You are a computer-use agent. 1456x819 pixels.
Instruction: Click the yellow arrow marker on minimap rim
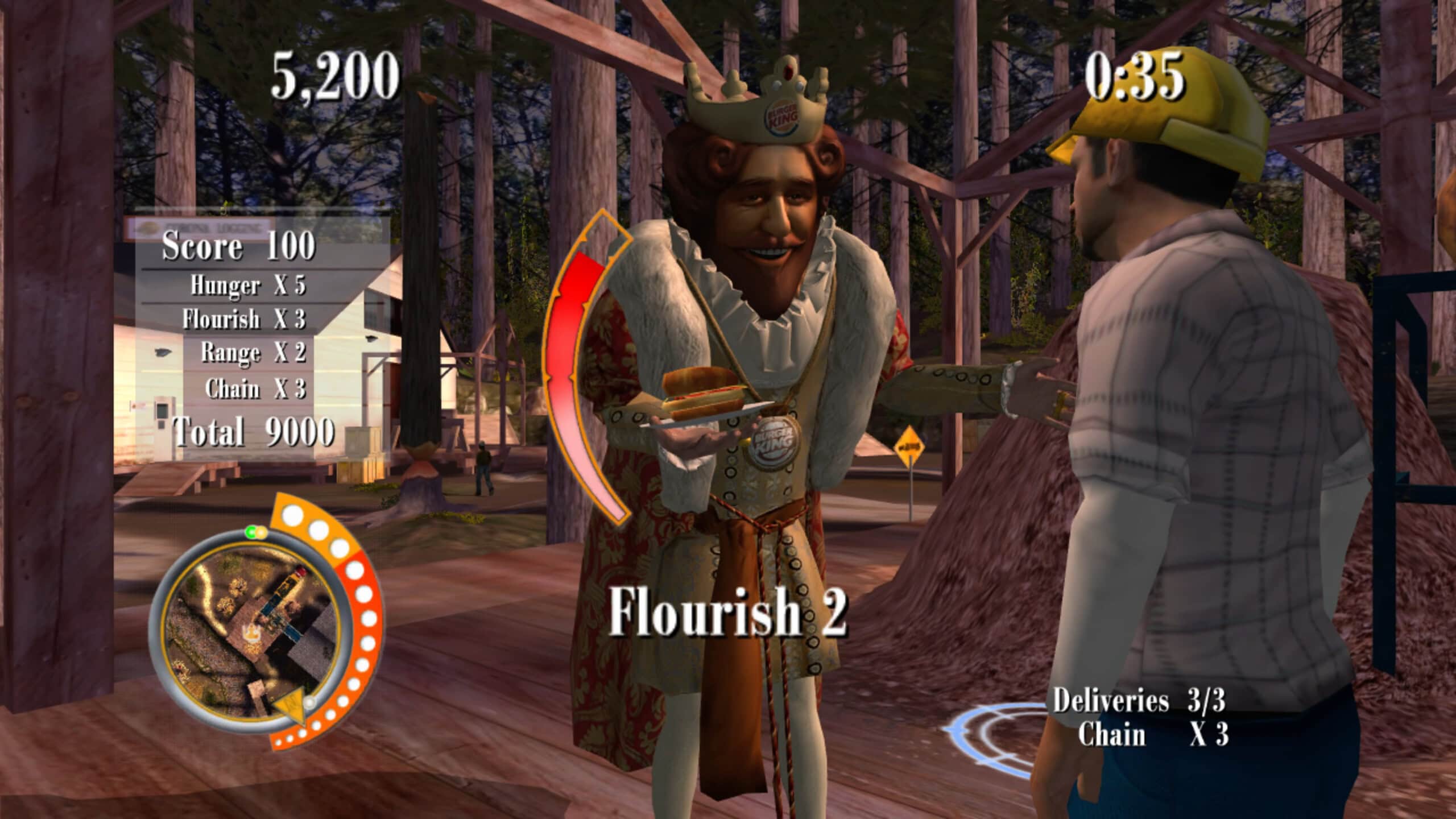pyautogui.click(x=291, y=709)
